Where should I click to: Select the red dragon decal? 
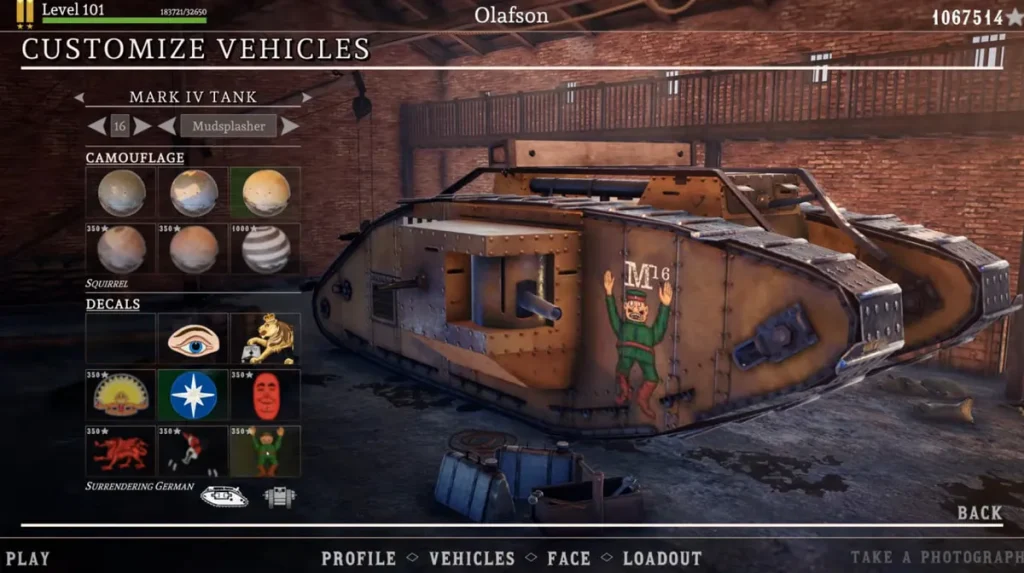pos(121,451)
